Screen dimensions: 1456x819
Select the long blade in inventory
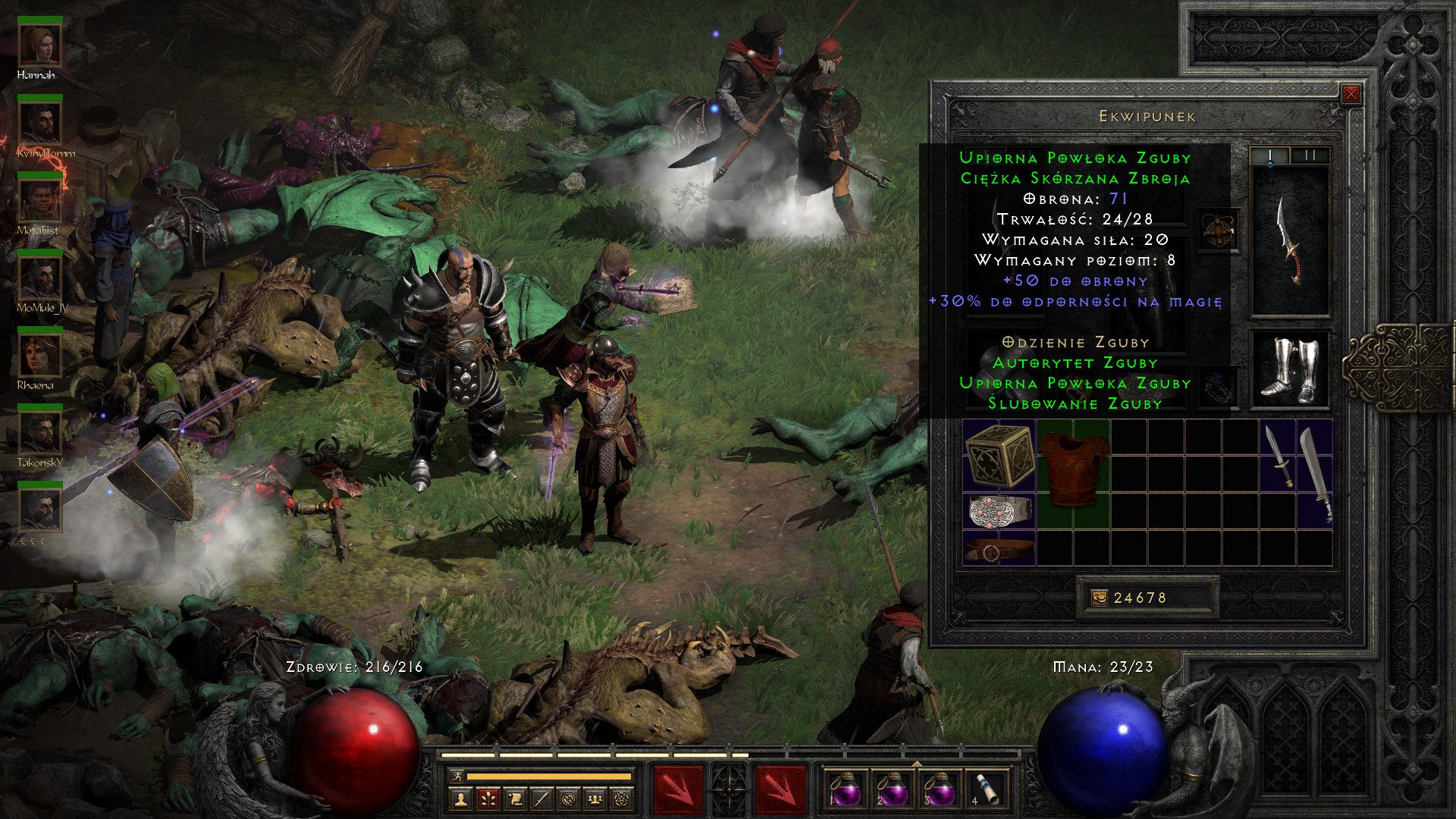(1316, 474)
